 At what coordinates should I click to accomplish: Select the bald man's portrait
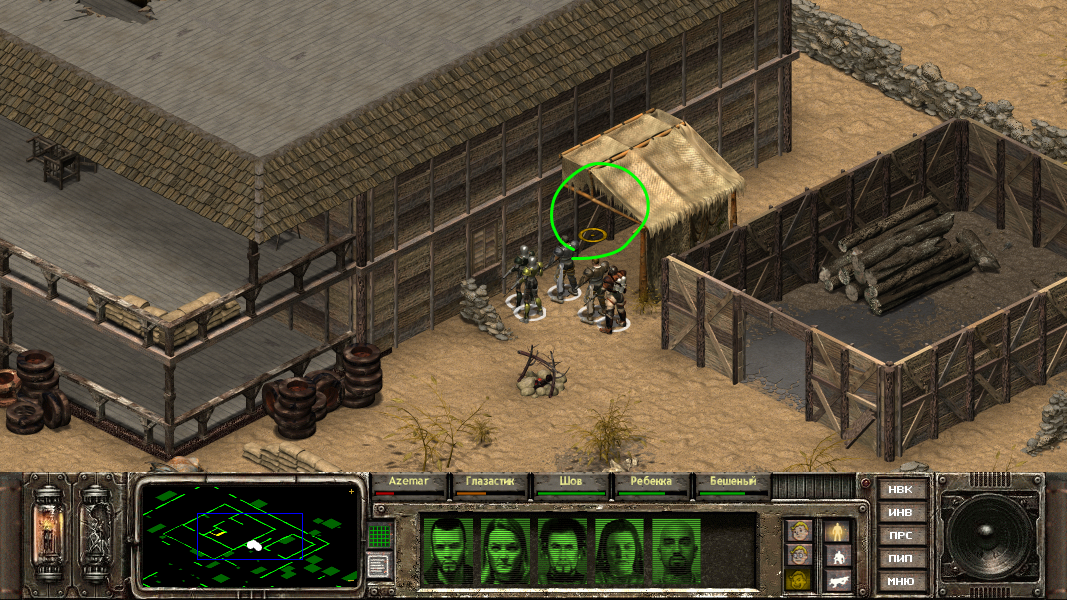pyautogui.click(x=679, y=550)
